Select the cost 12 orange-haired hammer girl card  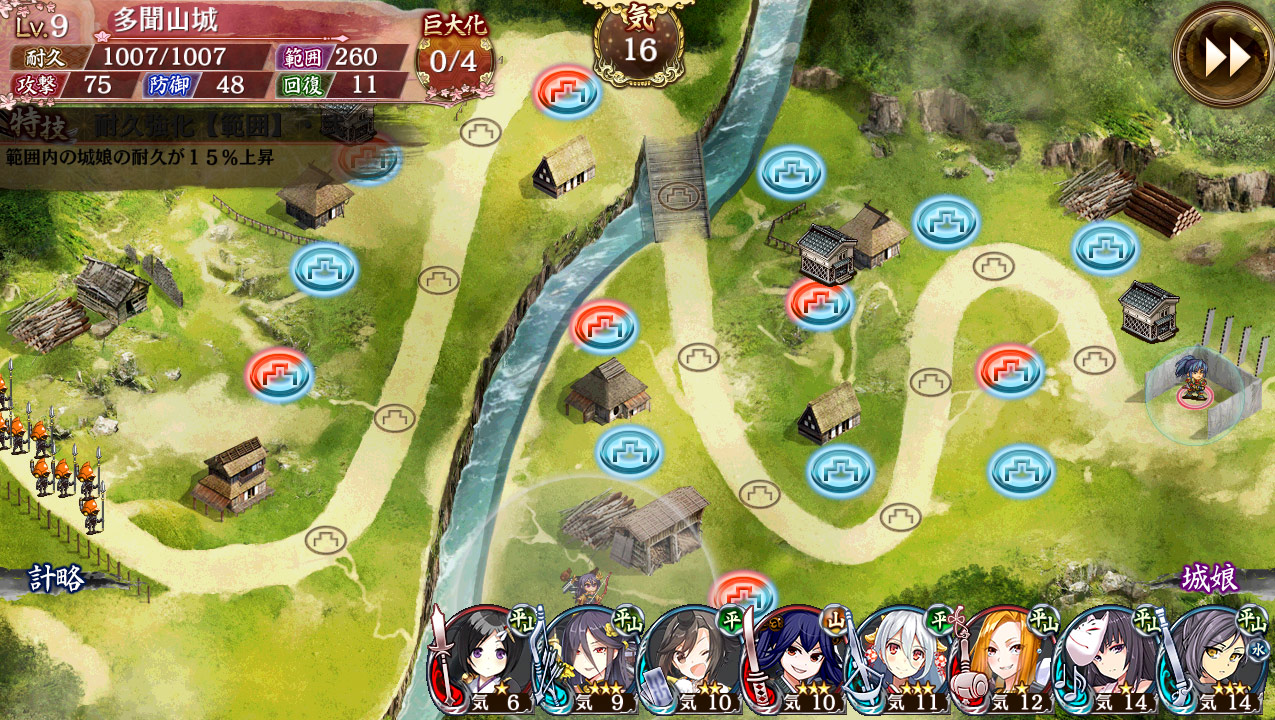[x=1004, y=660]
